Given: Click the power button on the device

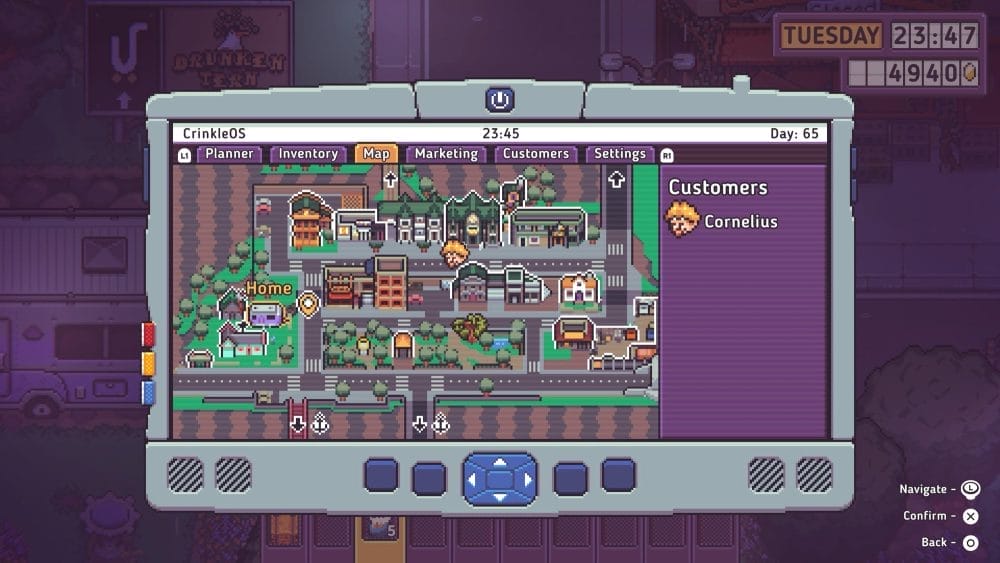Looking at the screenshot, I should pyautogui.click(x=499, y=100).
